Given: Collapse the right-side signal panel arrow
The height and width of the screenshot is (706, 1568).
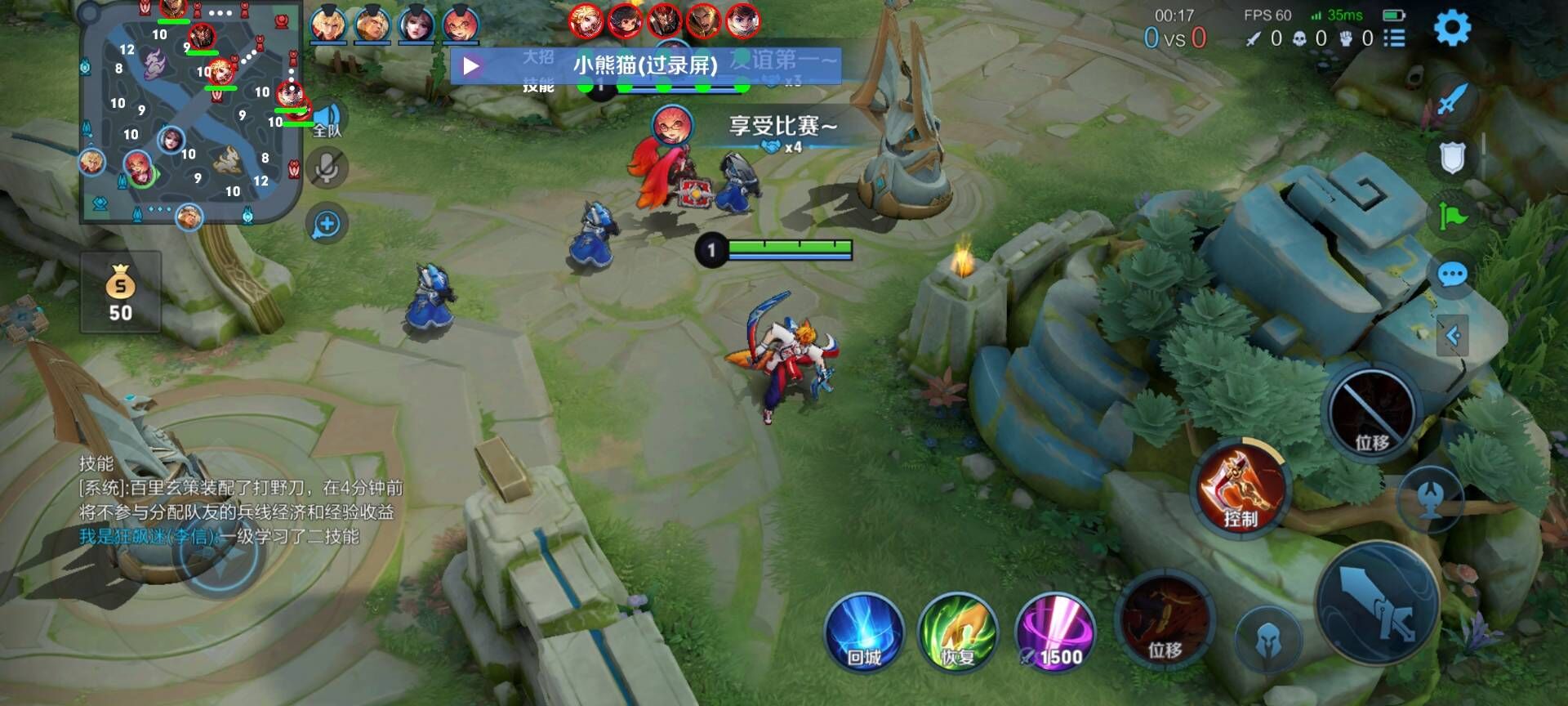Looking at the screenshot, I should [x=1452, y=335].
